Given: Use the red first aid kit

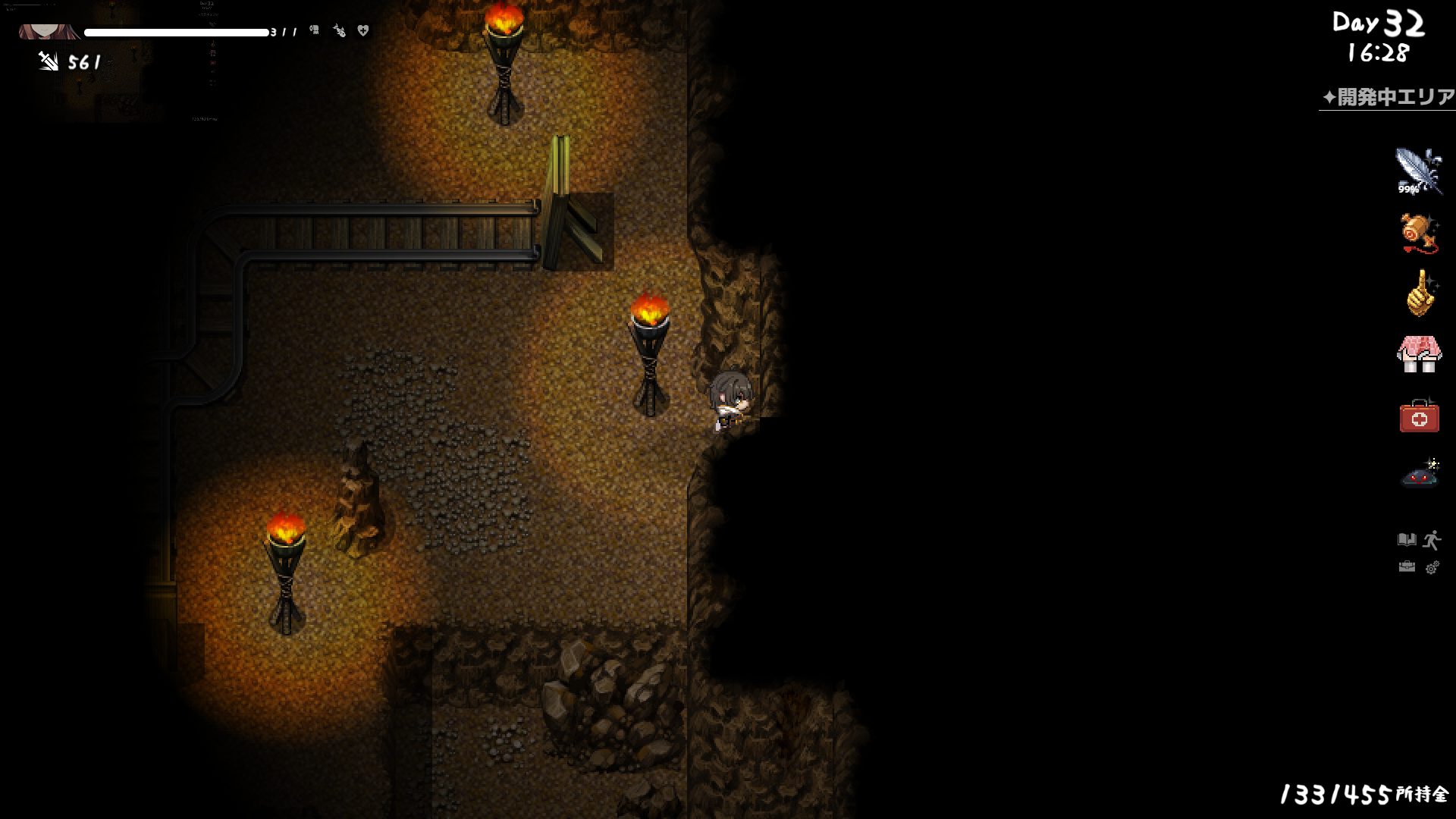Looking at the screenshot, I should click(x=1419, y=416).
